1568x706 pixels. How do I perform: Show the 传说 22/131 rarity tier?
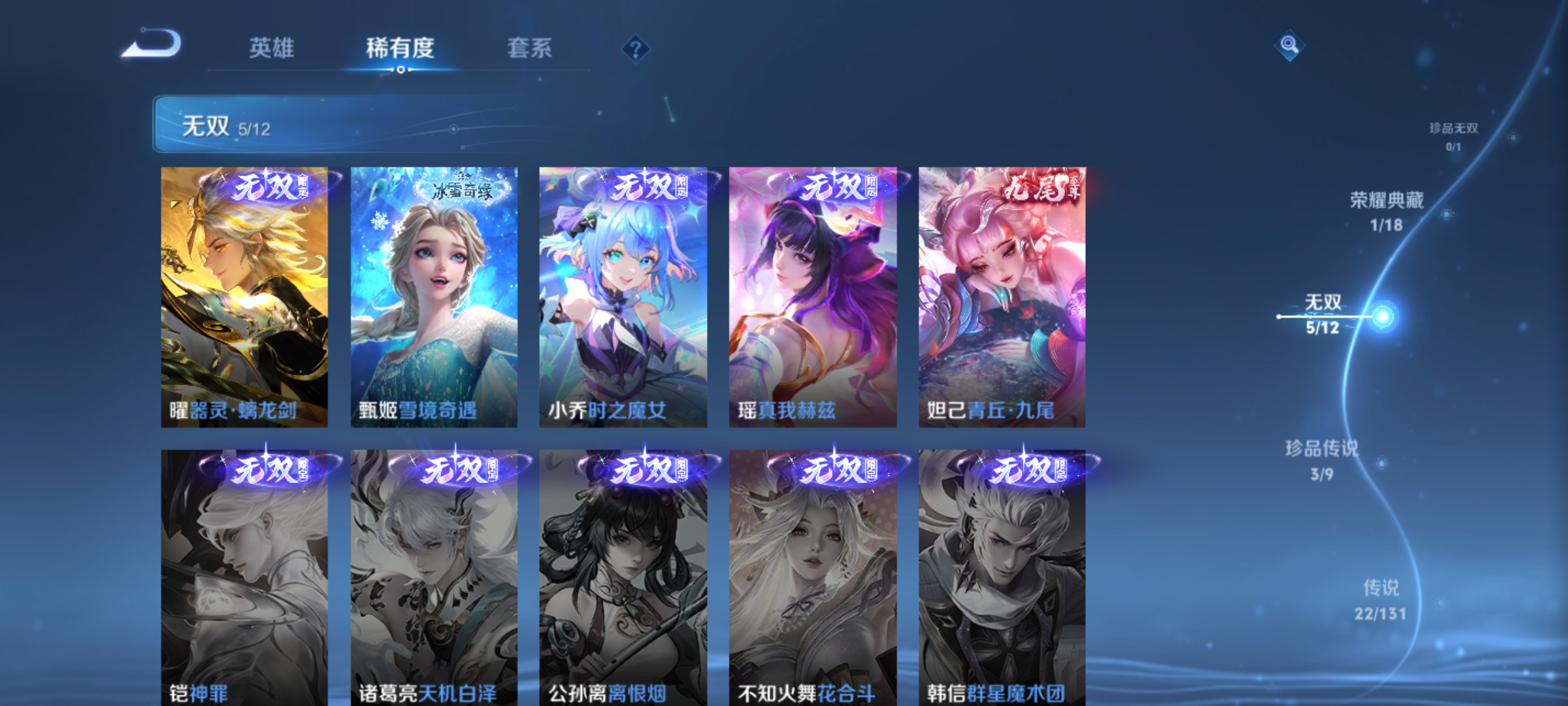(1380, 599)
